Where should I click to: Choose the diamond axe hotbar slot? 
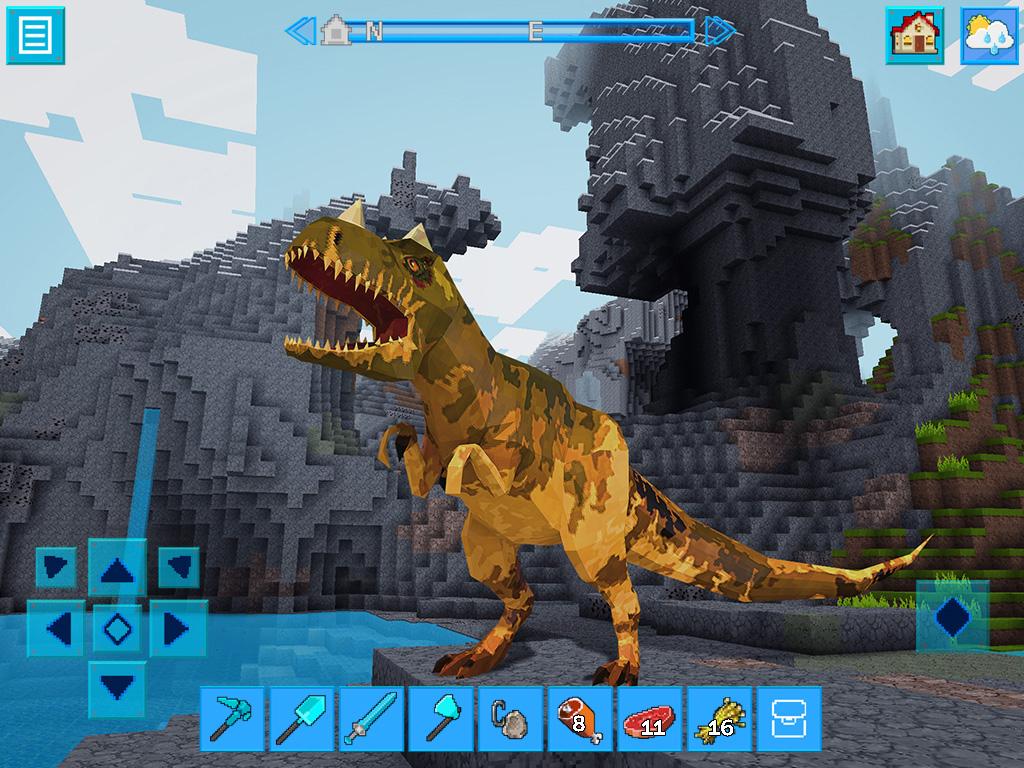(x=441, y=719)
